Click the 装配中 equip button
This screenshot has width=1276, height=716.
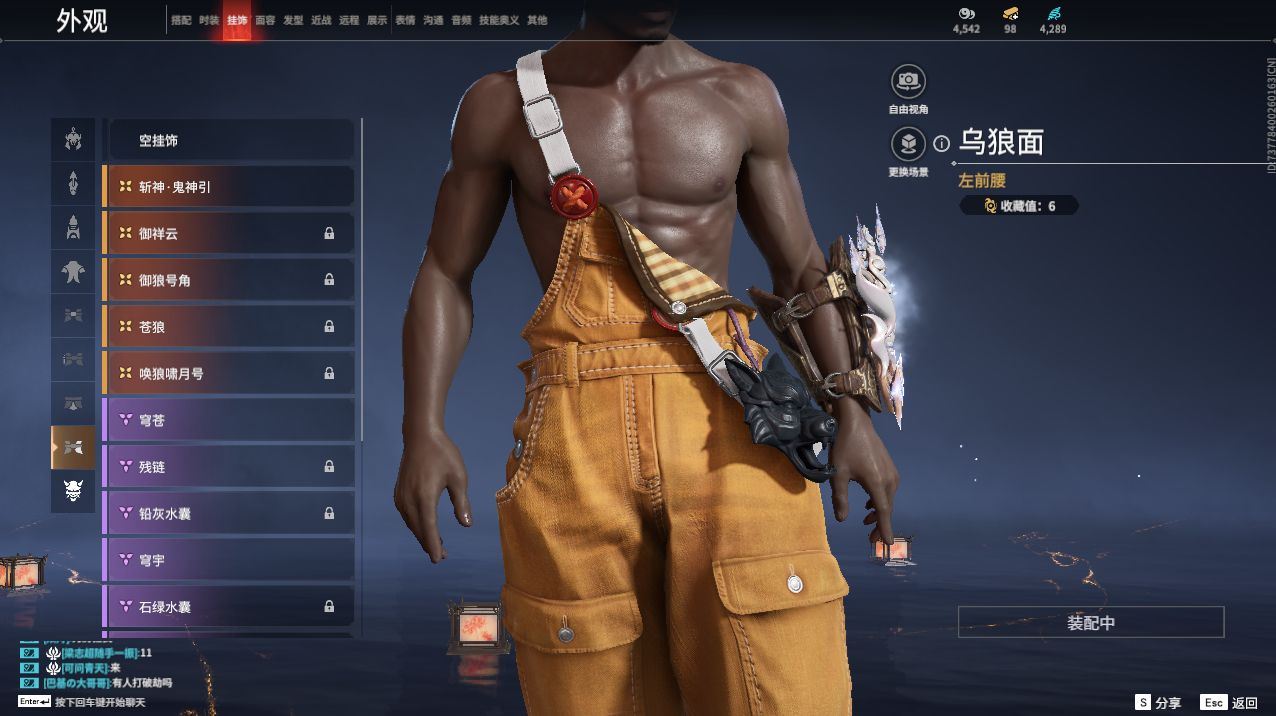(x=1090, y=622)
